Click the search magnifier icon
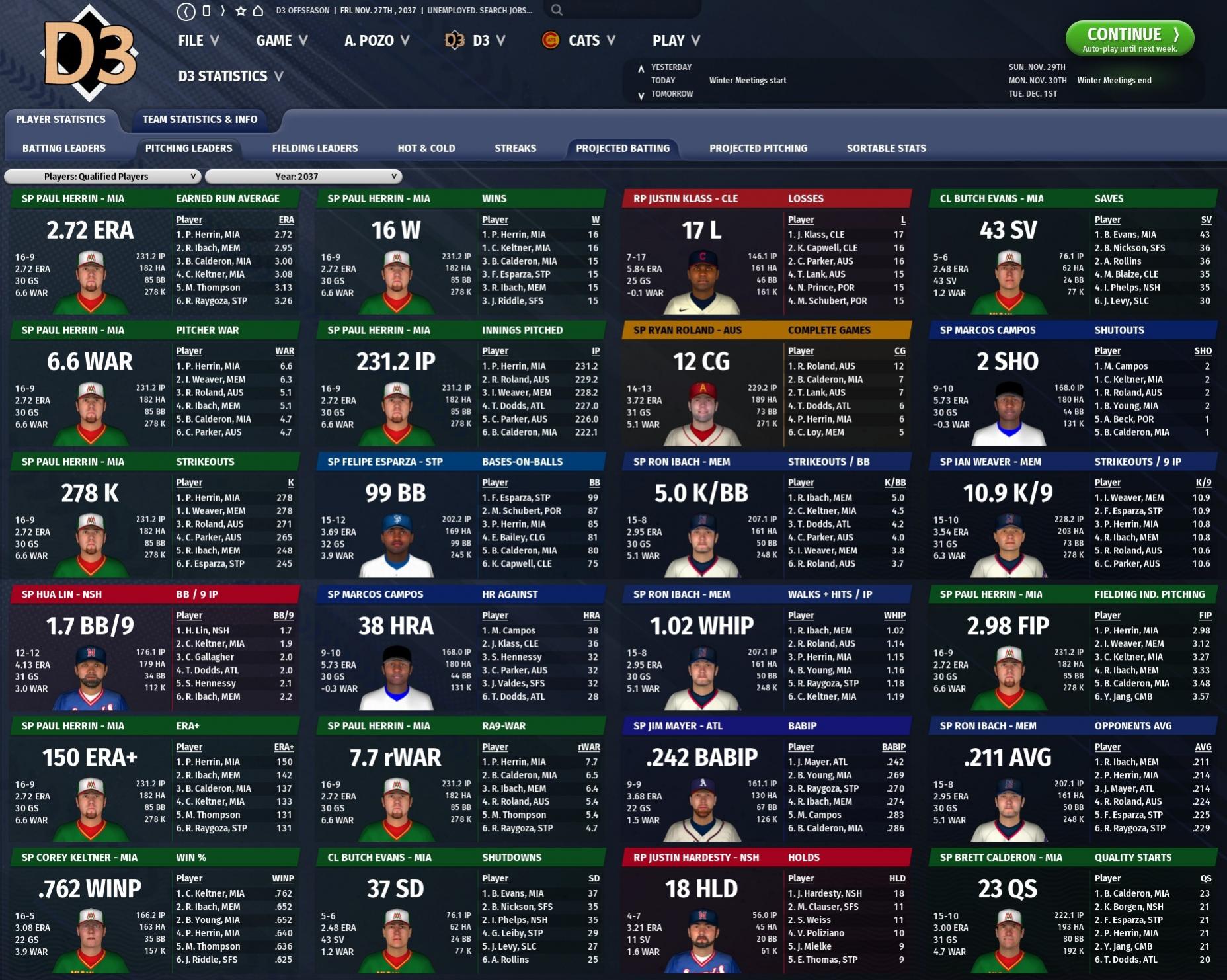The width and height of the screenshot is (1227, 980). pyautogui.click(x=557, y=10)
